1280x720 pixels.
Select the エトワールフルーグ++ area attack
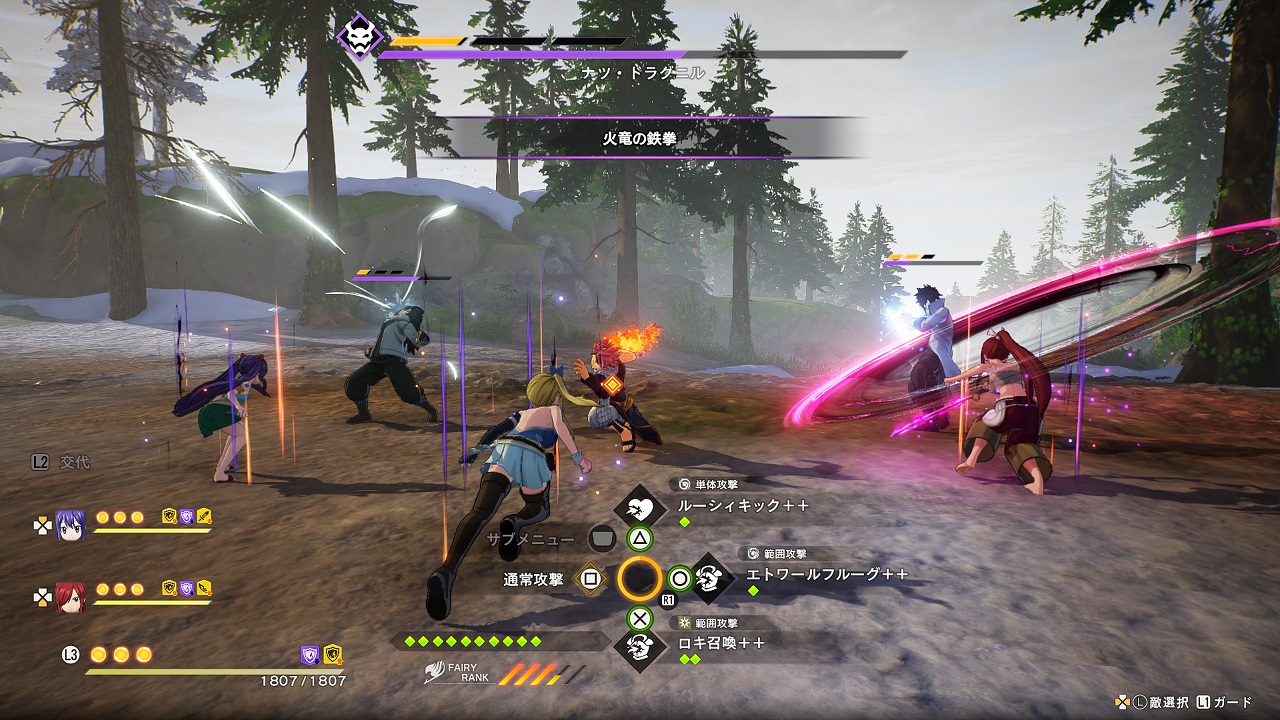click(x=826, y=575)
